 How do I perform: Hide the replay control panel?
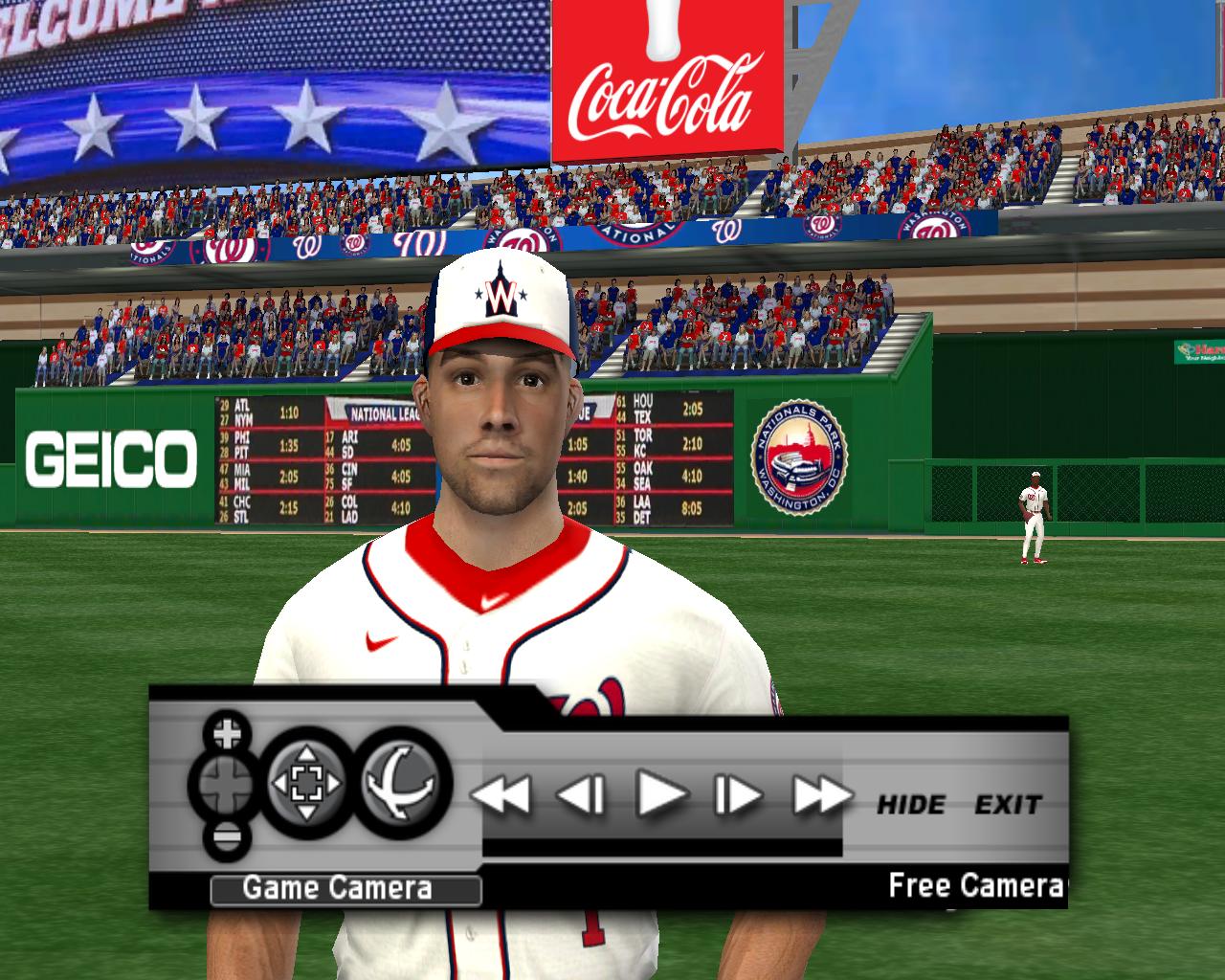pos(911,805)
